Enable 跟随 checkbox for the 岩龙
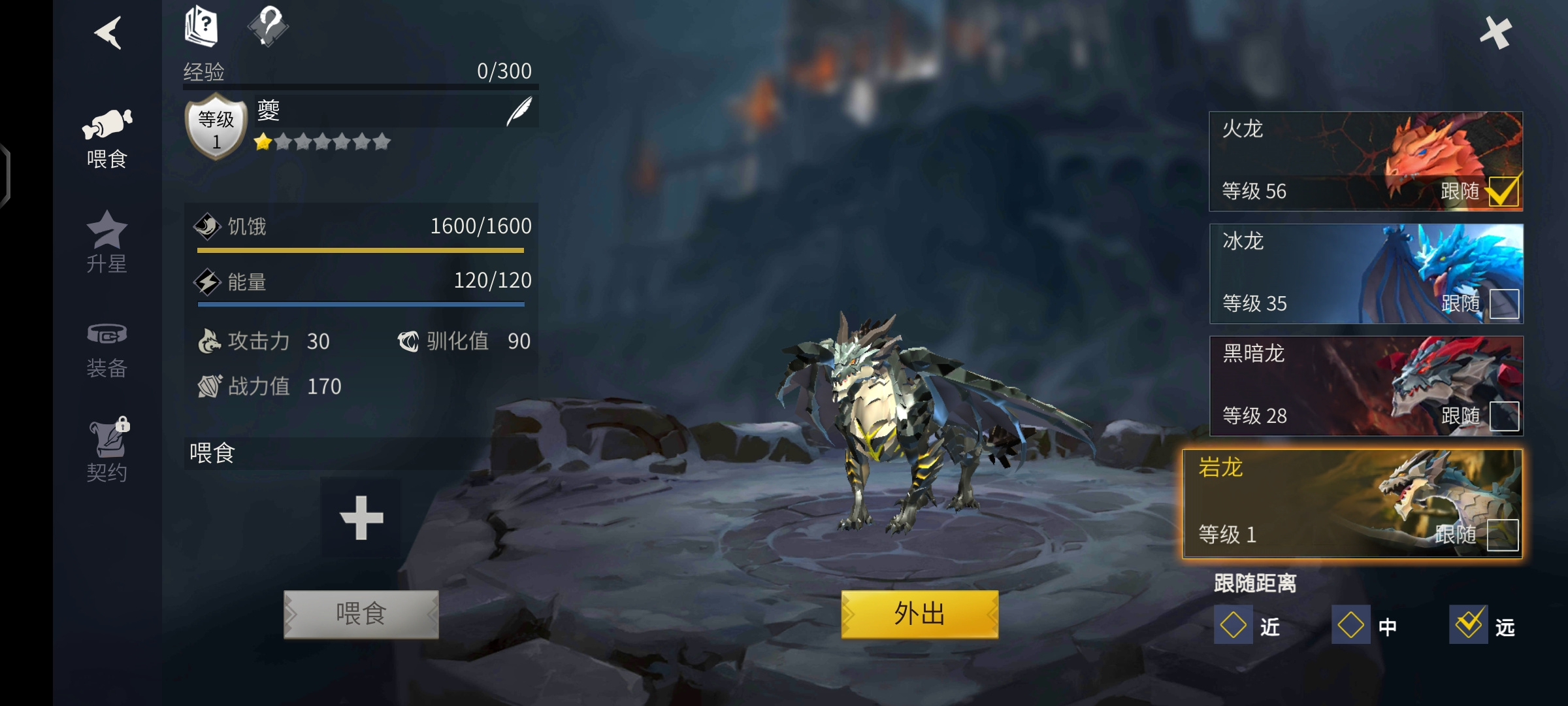1568x706 pixels. (x=1502, y=535)
